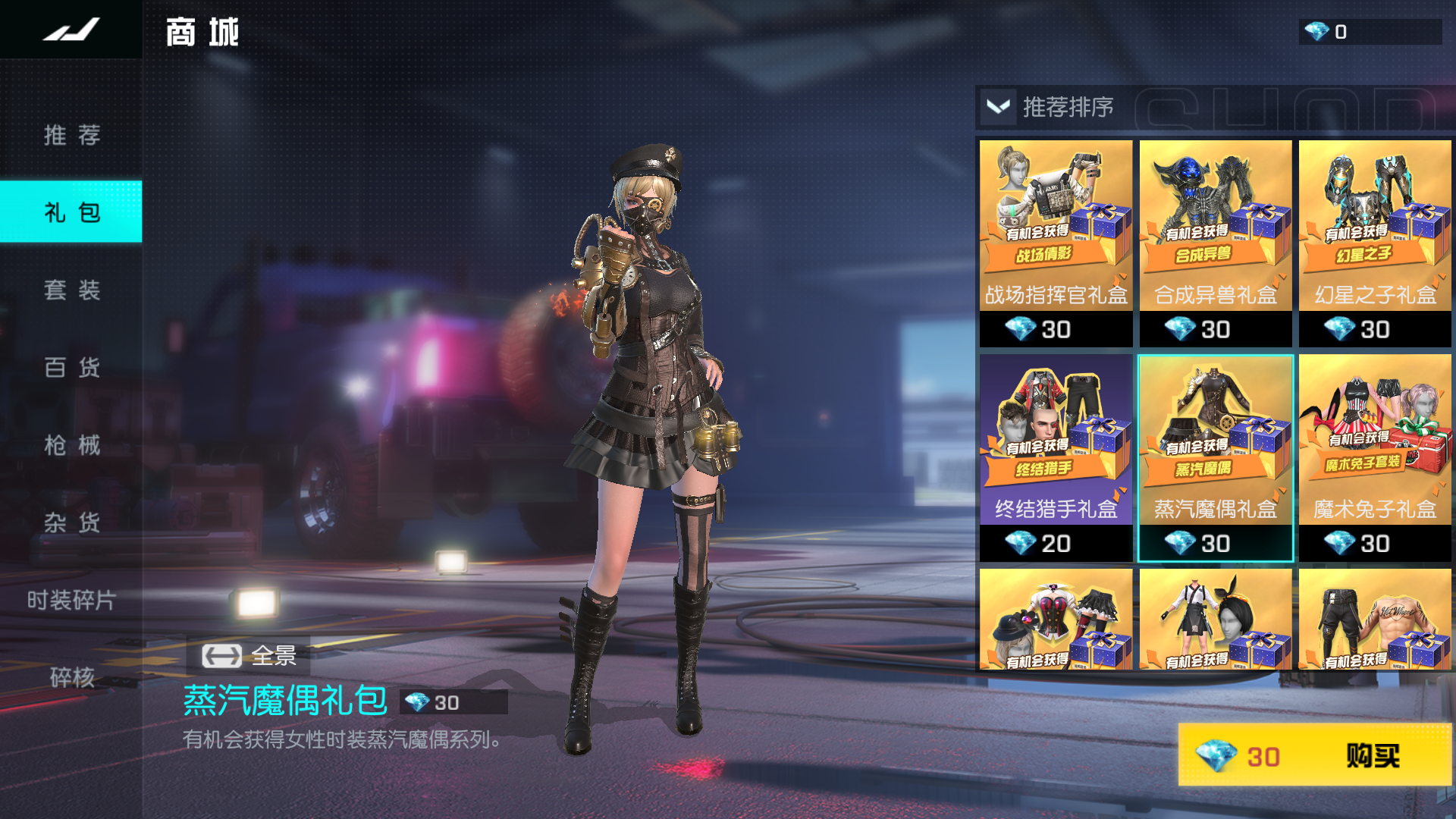Click the diamond currency balance display
This screenshot has height=819, width=1456.
click(x=1369, y=32)
